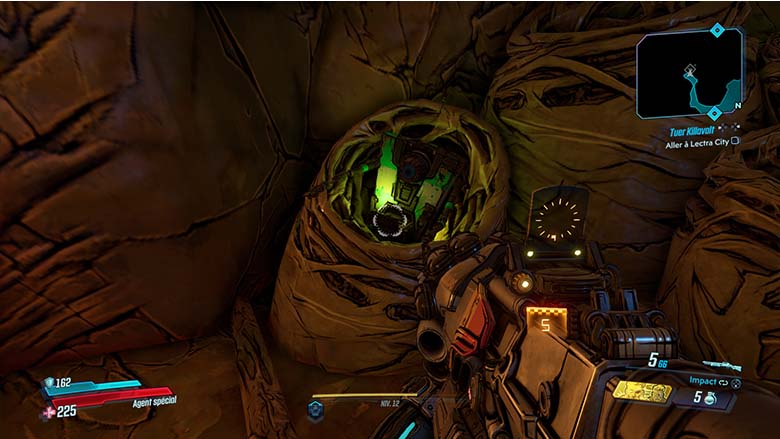The height and width of the screenshot is (439, 780).
Task: Click the yellow weapon card panel
Action: (642, 391)
